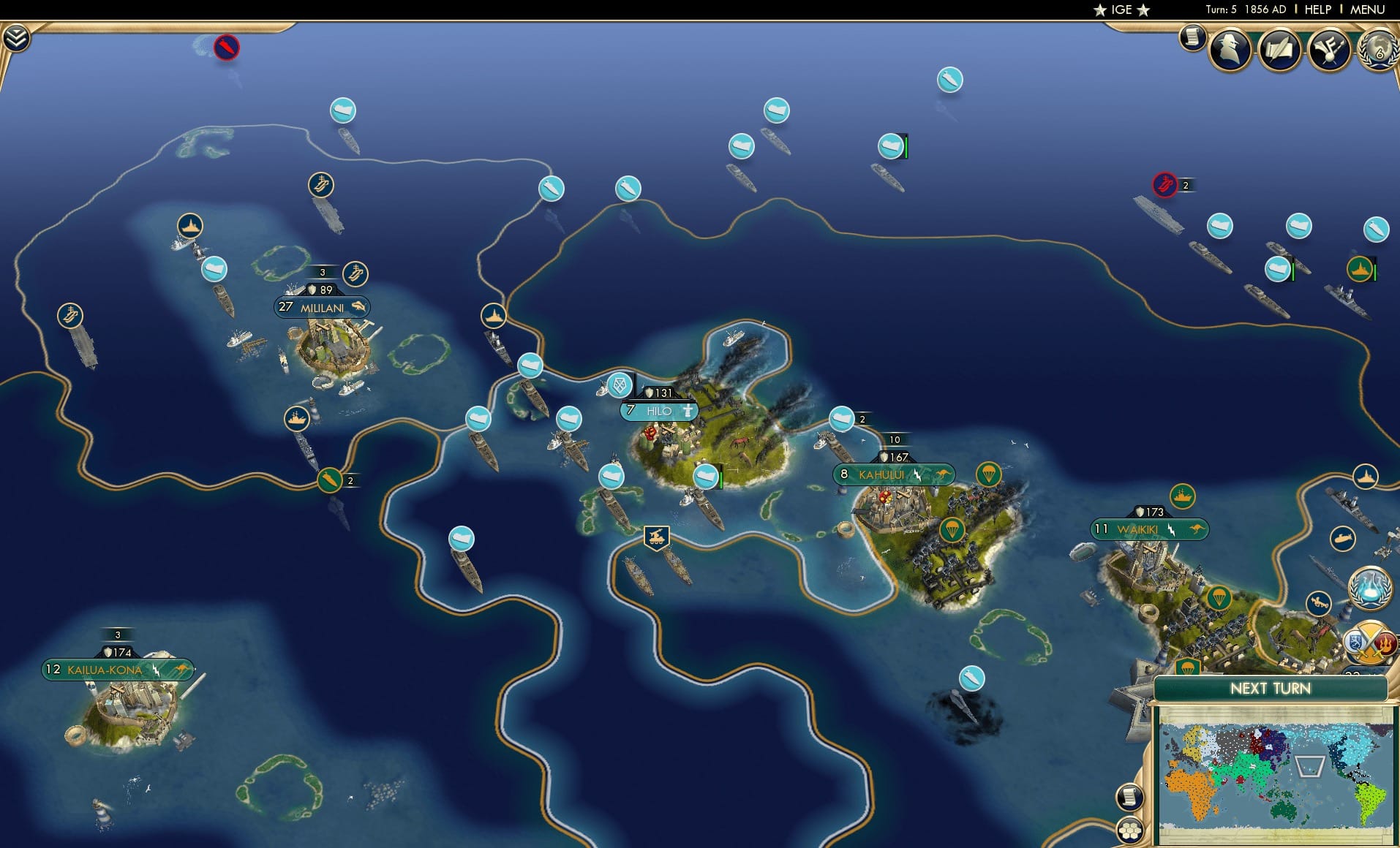1400x848 pixels.
Task: Click the blue research flask notification
Action: pos(1372,589)
